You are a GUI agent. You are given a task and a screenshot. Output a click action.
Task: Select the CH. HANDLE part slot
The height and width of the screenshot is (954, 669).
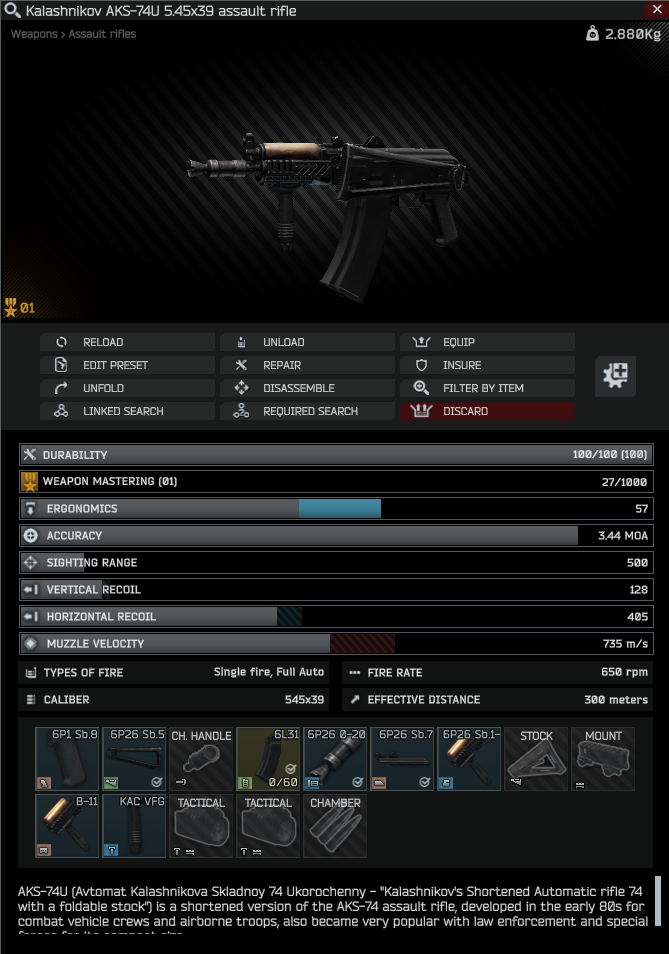coord(201,759)
